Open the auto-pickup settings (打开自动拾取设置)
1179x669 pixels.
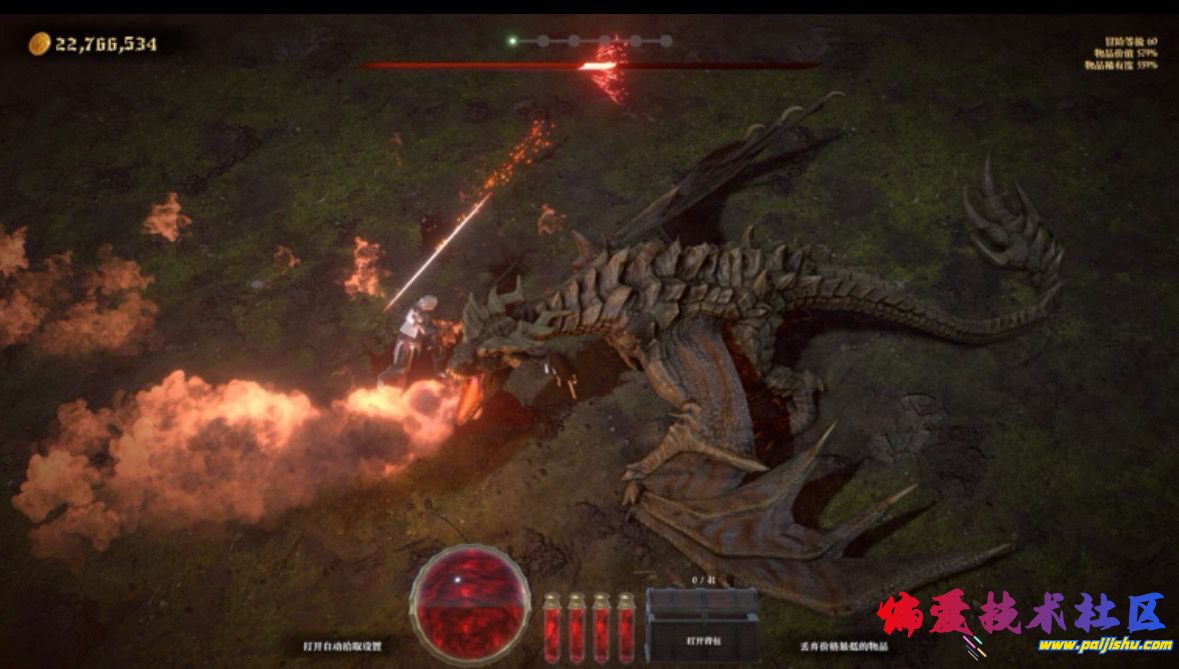[343, 646]
